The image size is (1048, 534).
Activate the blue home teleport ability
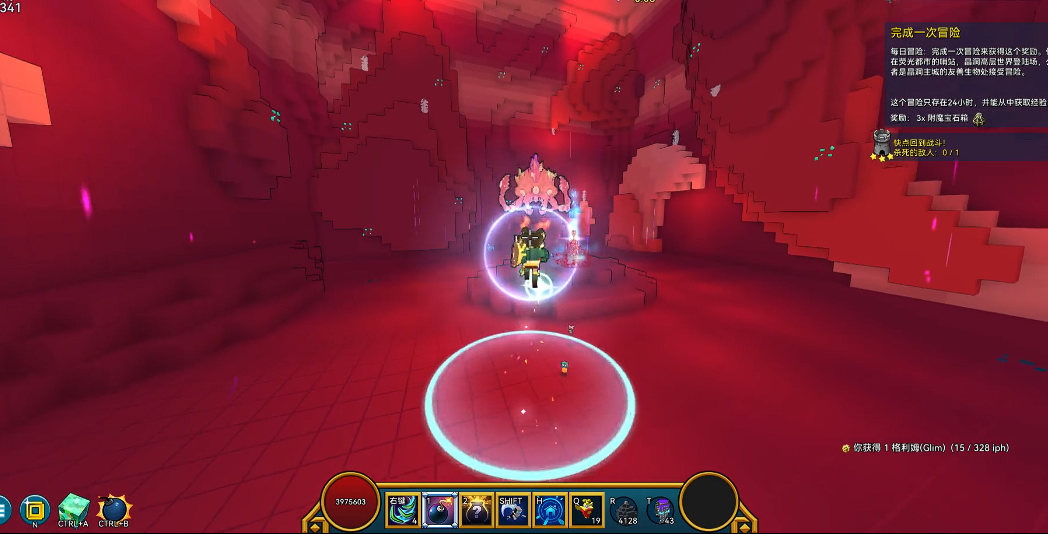(550, 510)
